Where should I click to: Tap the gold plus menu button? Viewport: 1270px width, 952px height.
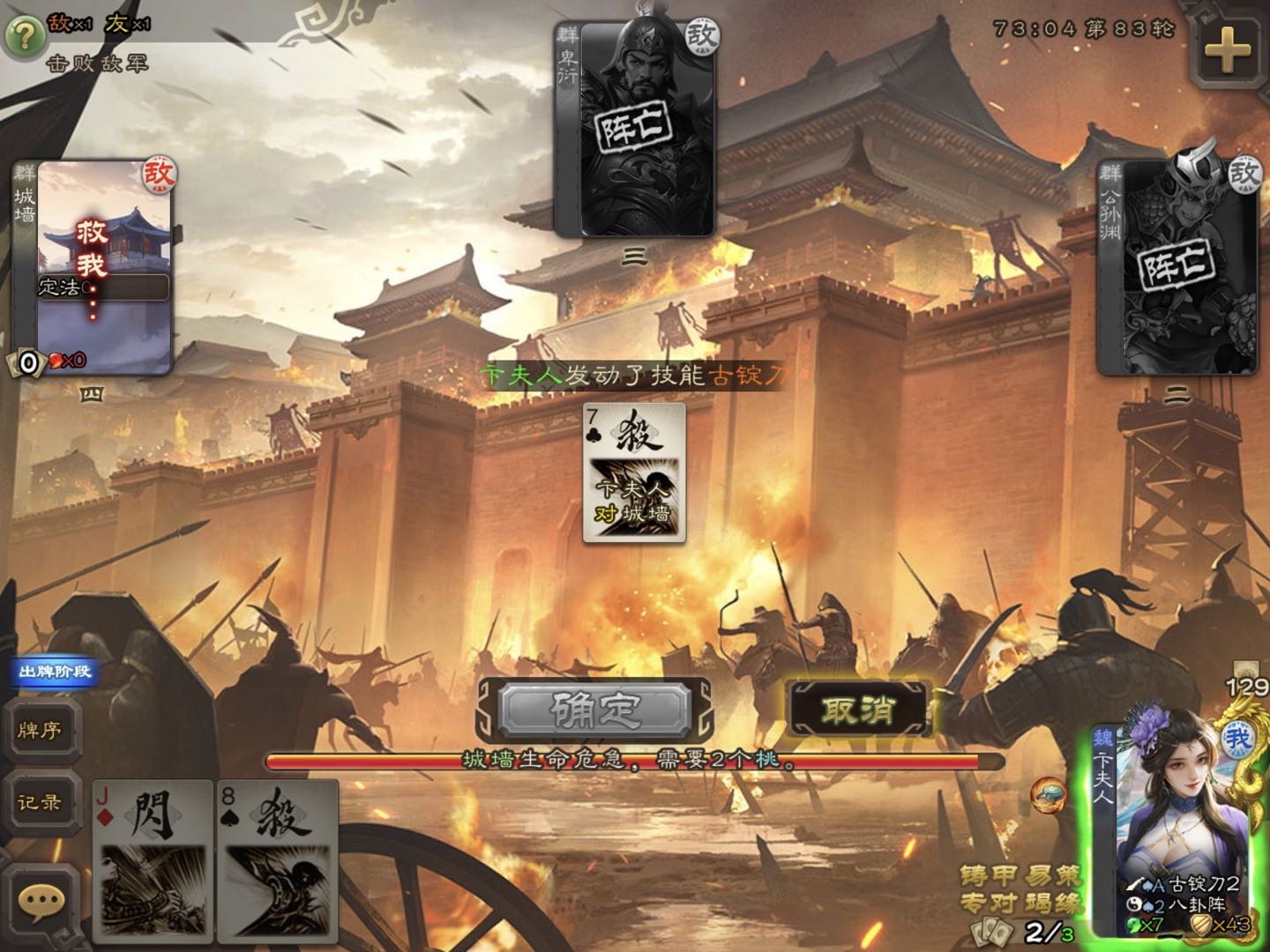pyautogui.click(x=1228, y=49)
